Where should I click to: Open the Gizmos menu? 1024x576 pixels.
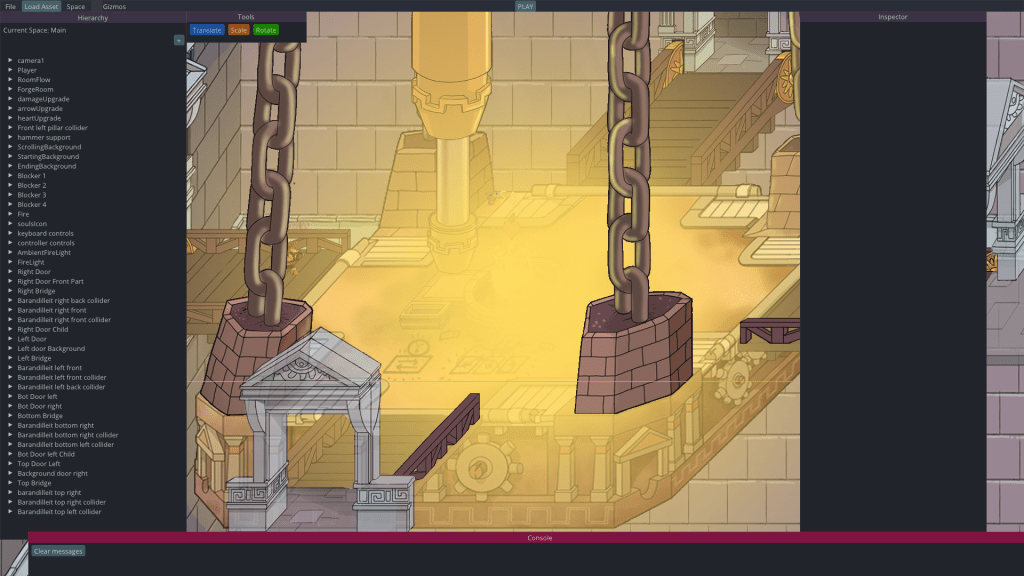click(x=114, y=6)
